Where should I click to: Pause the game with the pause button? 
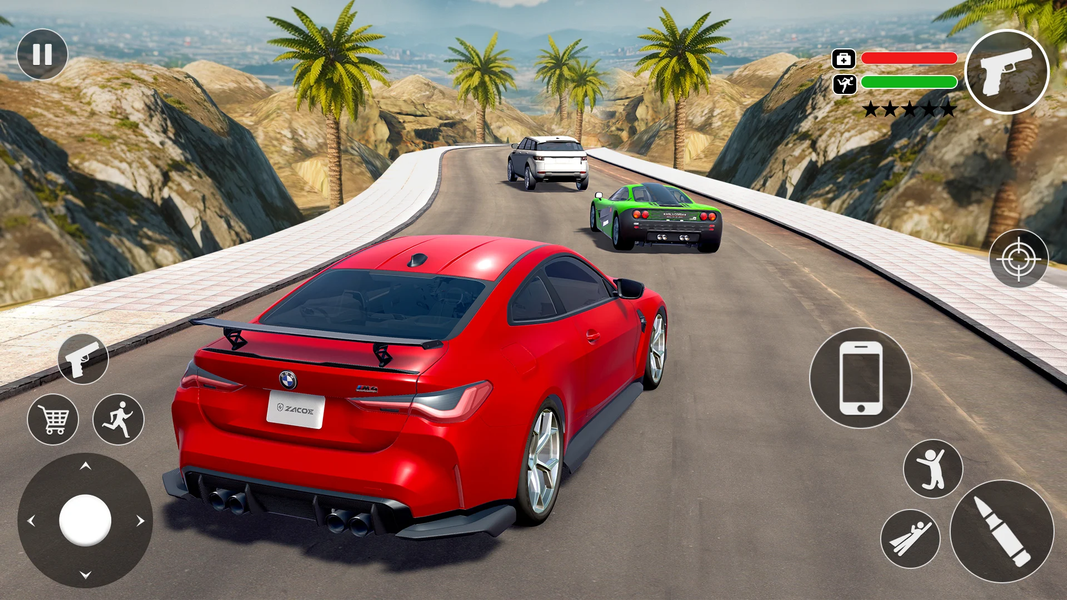(x=42, y=54)
